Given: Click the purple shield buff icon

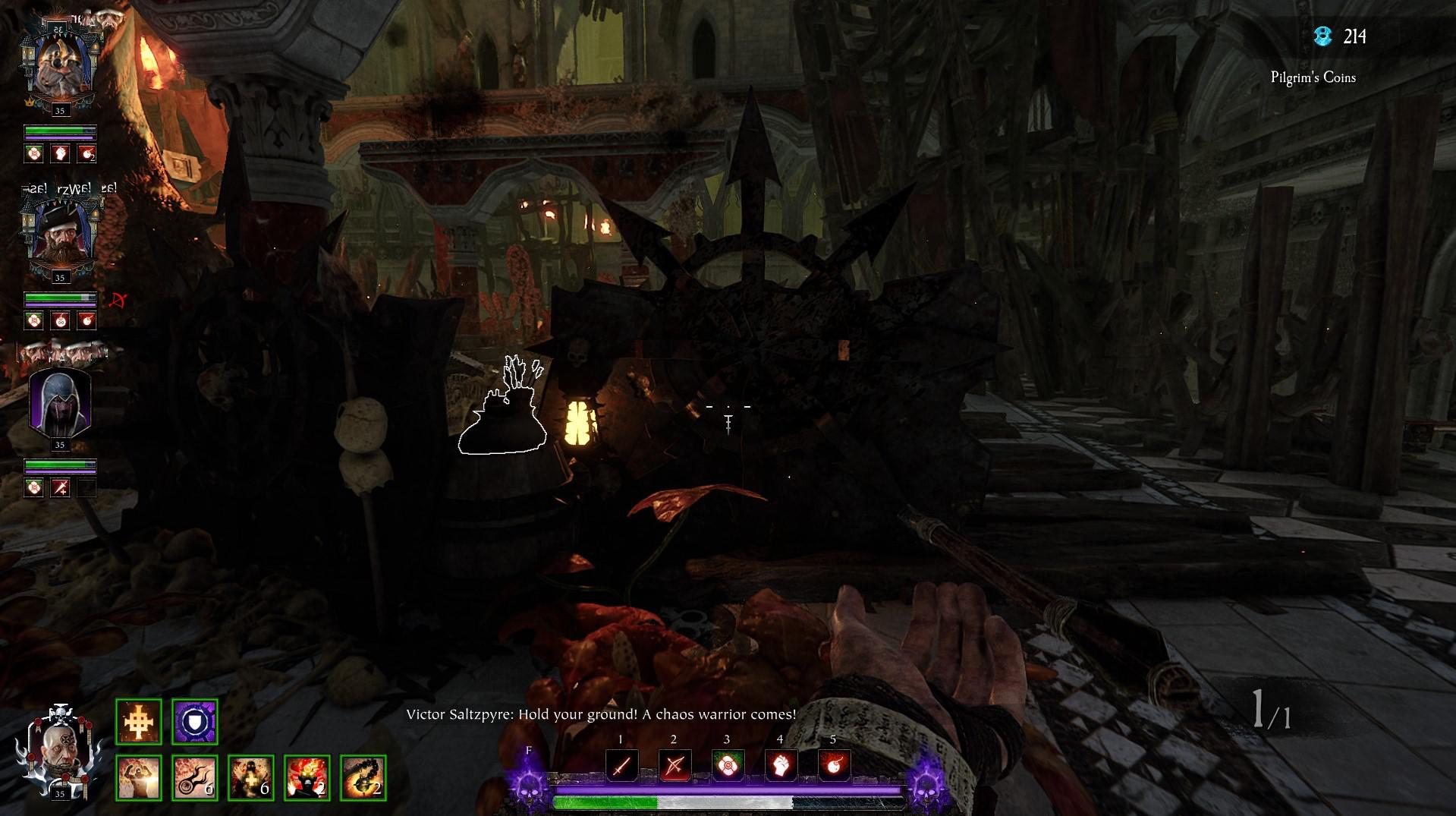Looking at the screenshot, I should coord(194,722).
